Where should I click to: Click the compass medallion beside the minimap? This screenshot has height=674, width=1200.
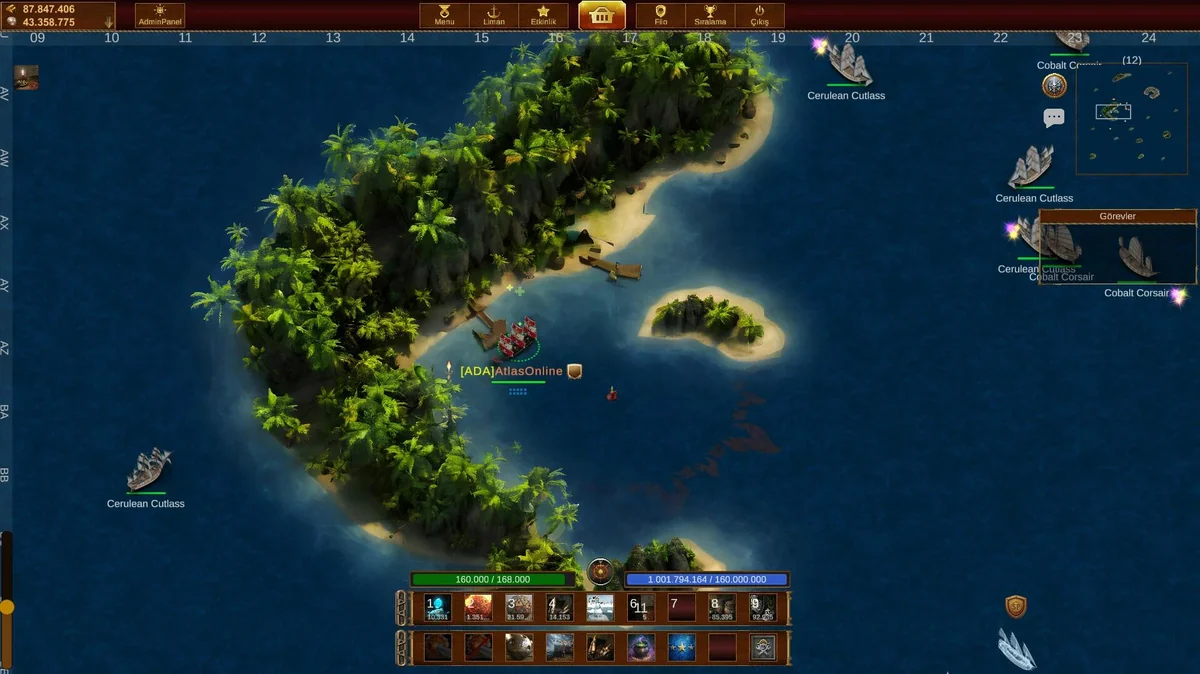(1054, 86)
